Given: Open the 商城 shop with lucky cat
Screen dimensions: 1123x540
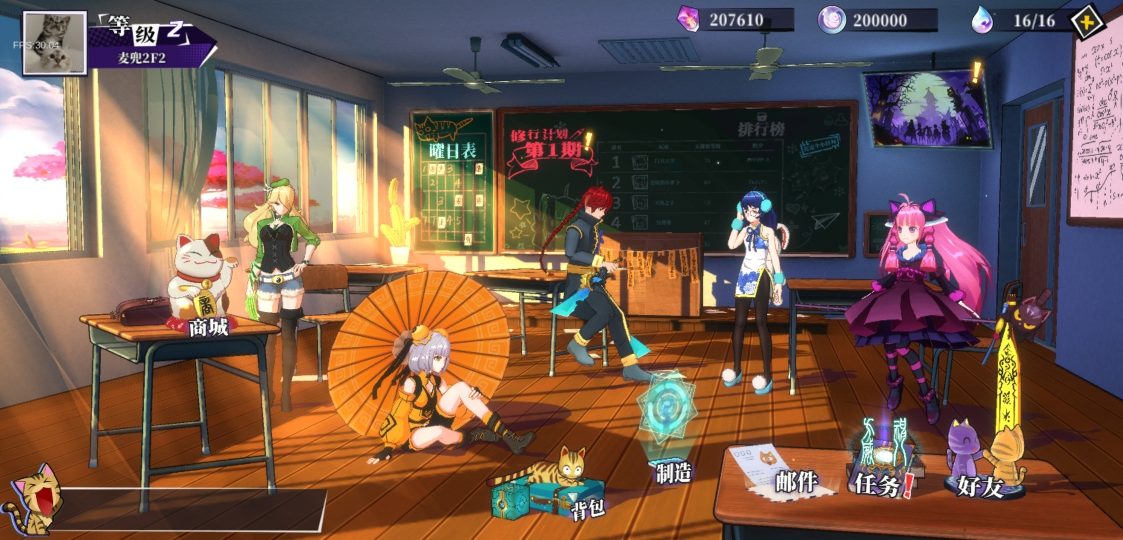Looking at the screenshot, I should pos(204,290).
